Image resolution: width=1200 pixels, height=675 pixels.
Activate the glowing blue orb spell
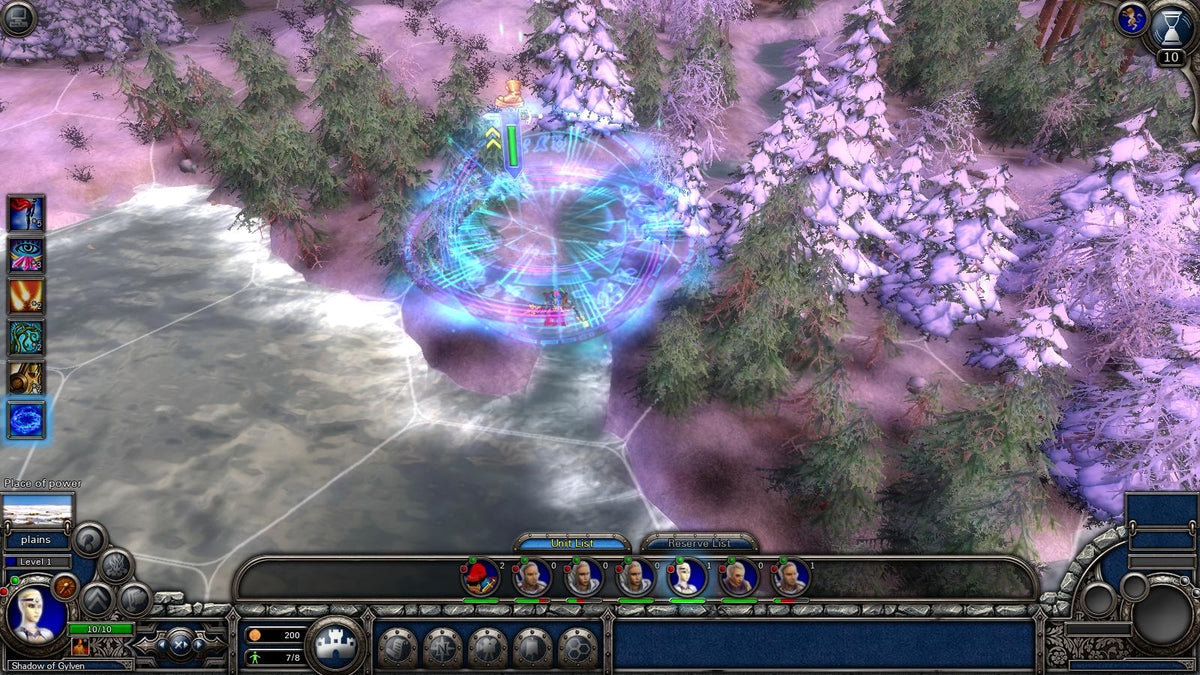pos(26,420)
